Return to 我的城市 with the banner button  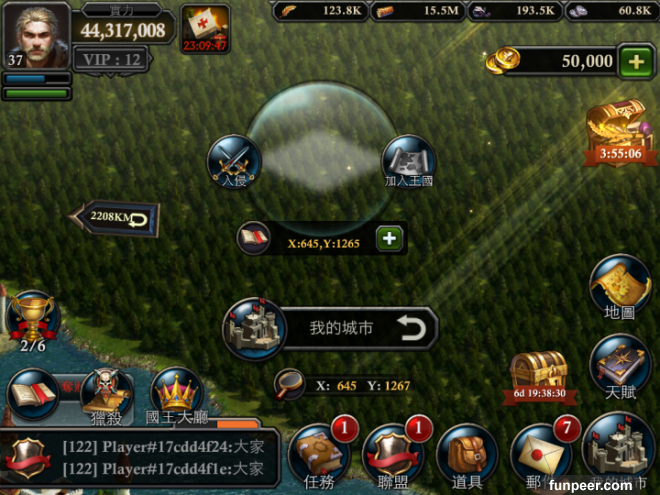tap(332, 328)
